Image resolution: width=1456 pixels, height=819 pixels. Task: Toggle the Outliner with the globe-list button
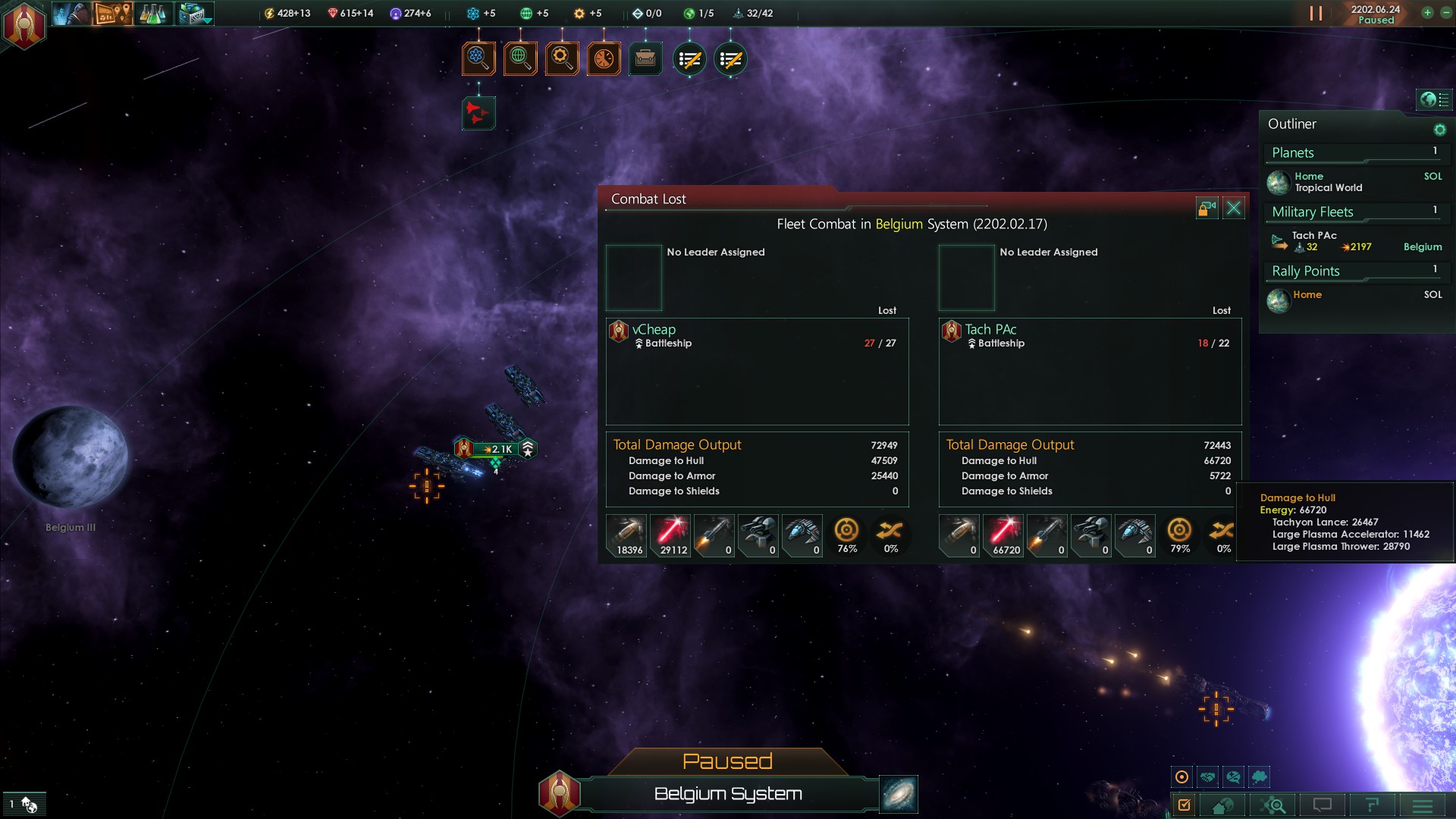1433,100
